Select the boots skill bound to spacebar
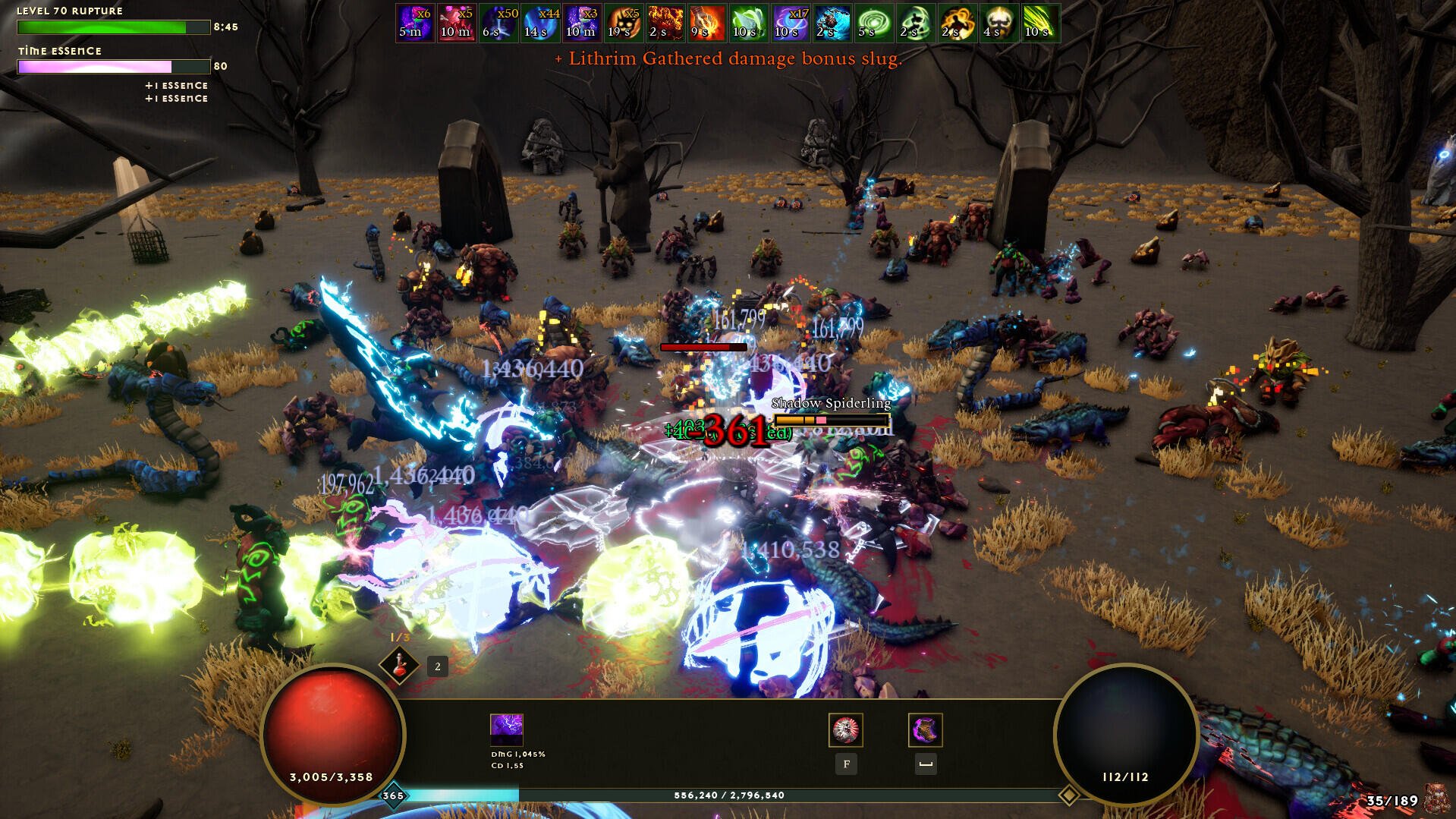The height and width of the screenshot is (819, 1456). click(x=925, y=730)
